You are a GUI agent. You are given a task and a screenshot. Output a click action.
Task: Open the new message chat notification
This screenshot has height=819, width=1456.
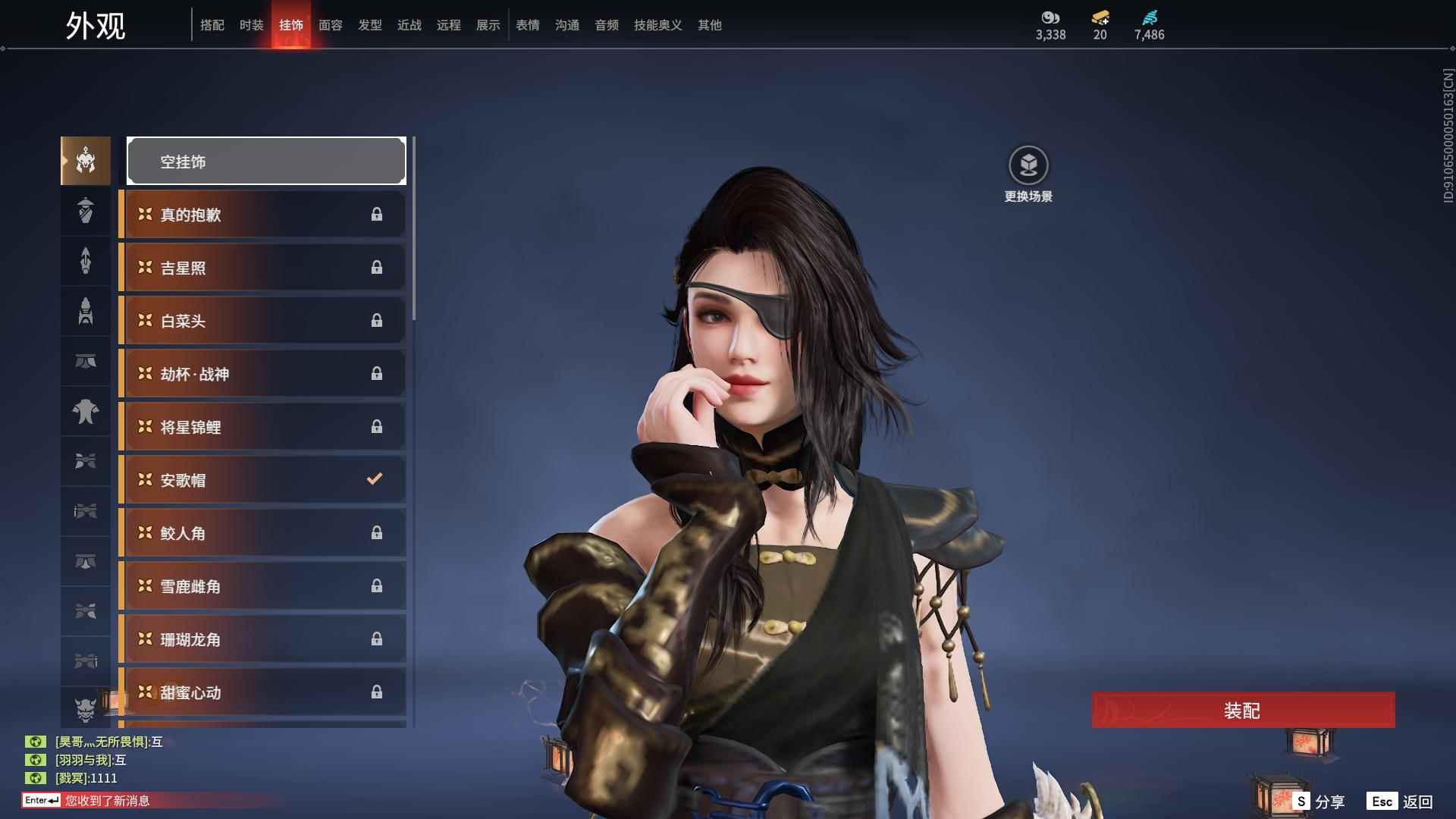(106, 801)
